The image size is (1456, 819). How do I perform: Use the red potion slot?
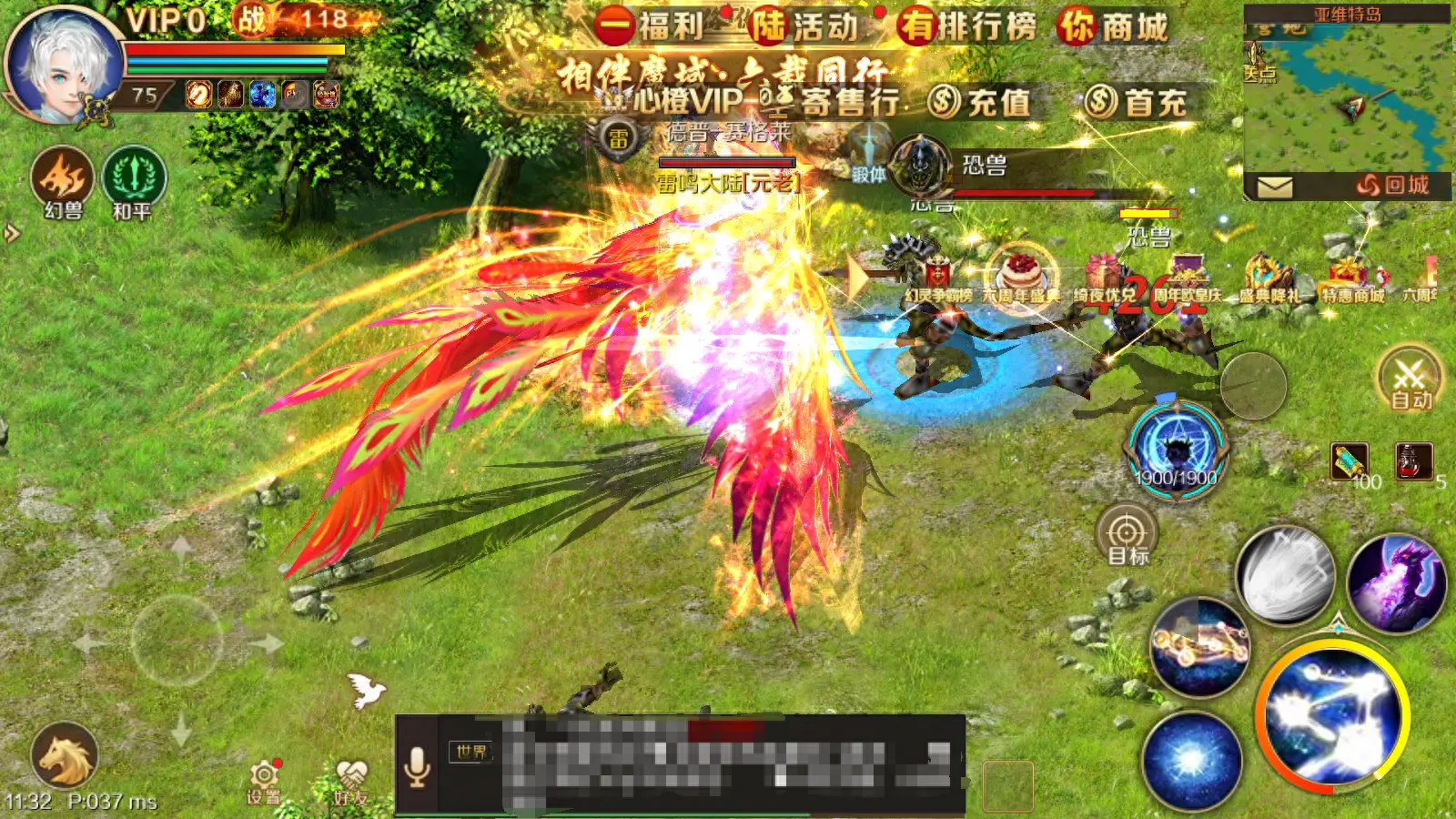(x=1414, y=461)
